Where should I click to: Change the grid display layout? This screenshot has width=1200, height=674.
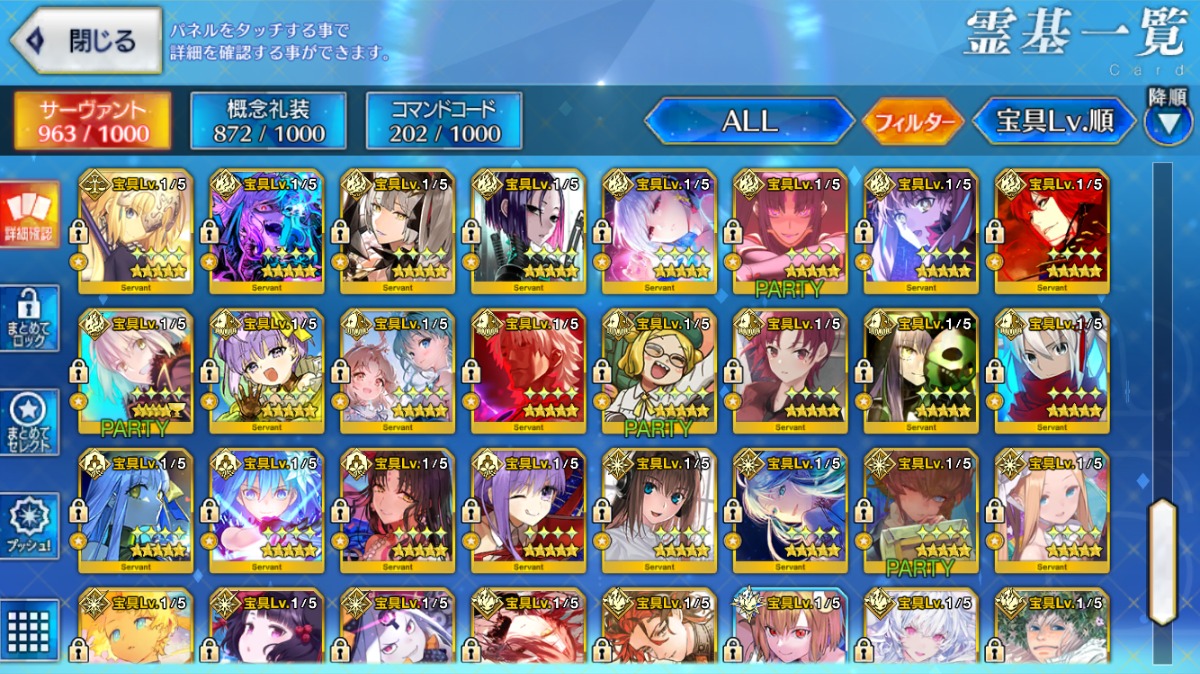click(29, 629)
